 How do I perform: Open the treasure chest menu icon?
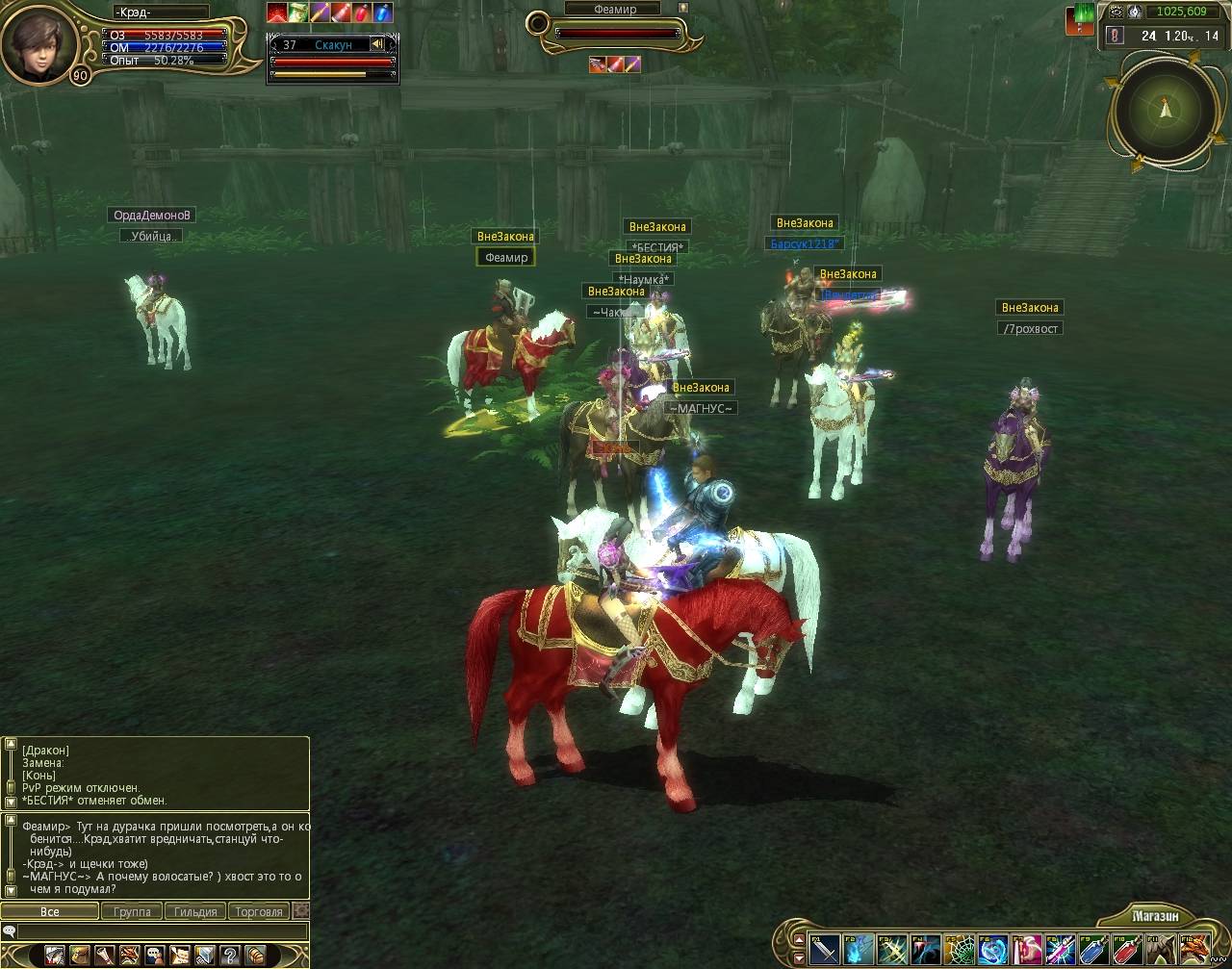pos(255,956)
